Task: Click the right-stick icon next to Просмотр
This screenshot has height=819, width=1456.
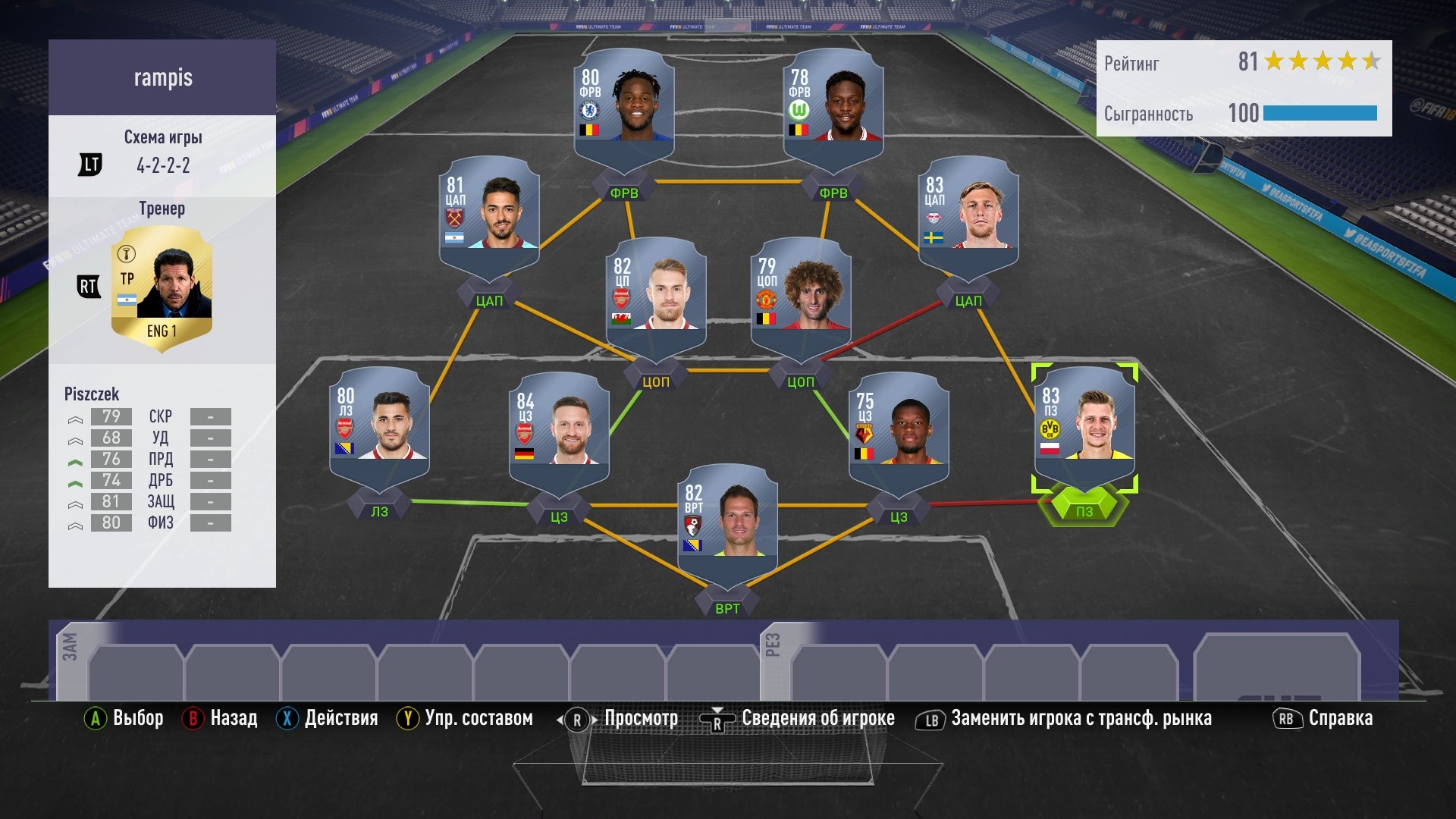Action: [x=576, y=718]
